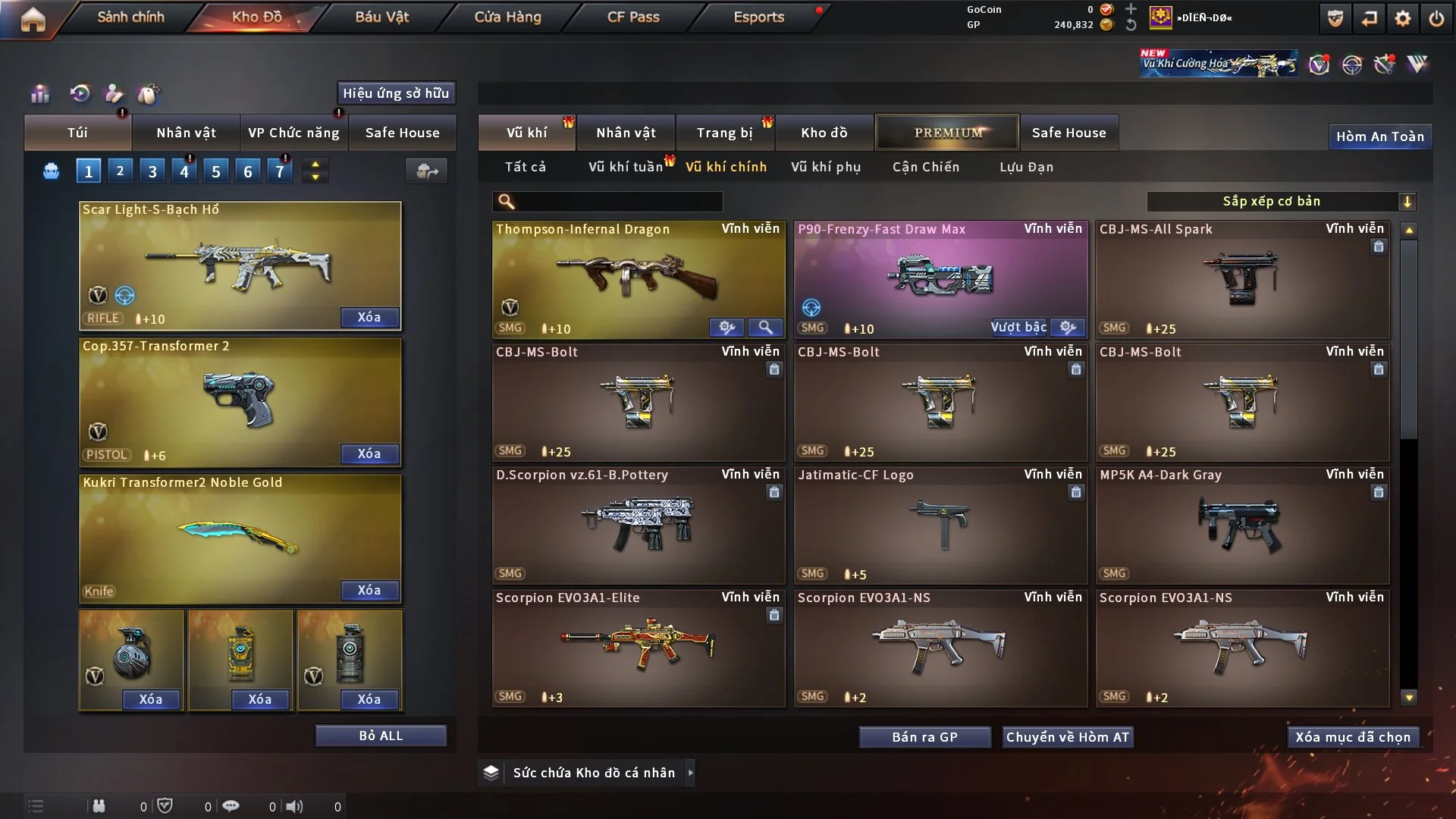The width and height of the screenshot is (1456, 819).
Task: Click the weapon search field
Action: point(618,202)
